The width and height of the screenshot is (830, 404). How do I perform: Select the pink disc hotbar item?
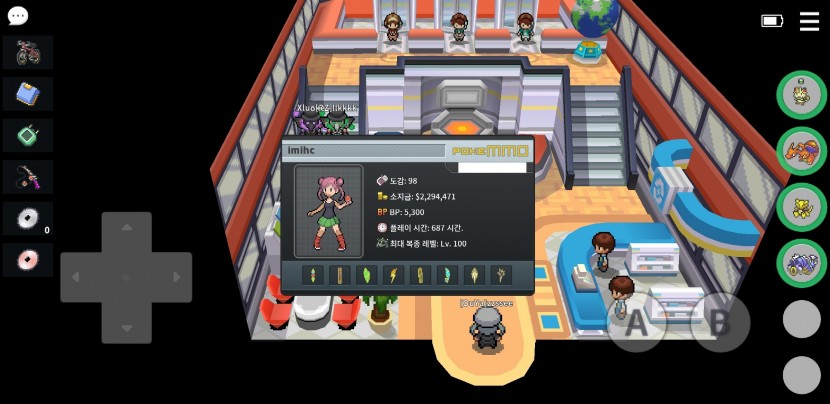pyautogui.click(x=28, y=260)
